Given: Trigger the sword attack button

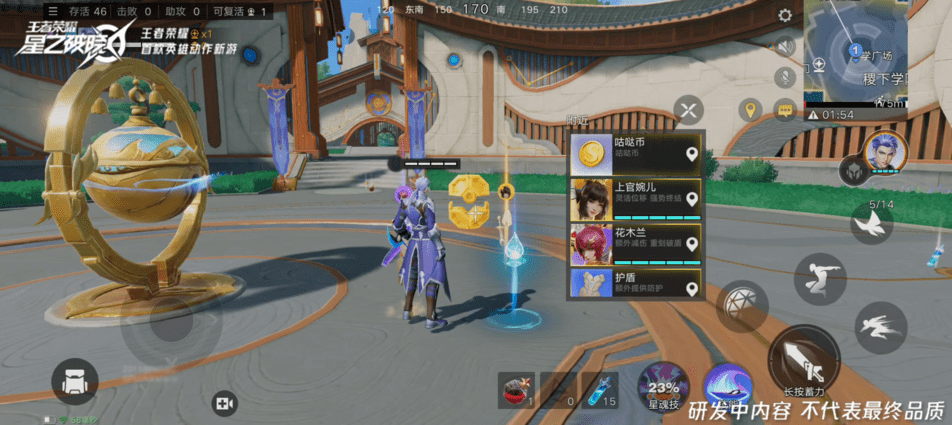Looking at the screenshot, I should click(x=803, y=359).
